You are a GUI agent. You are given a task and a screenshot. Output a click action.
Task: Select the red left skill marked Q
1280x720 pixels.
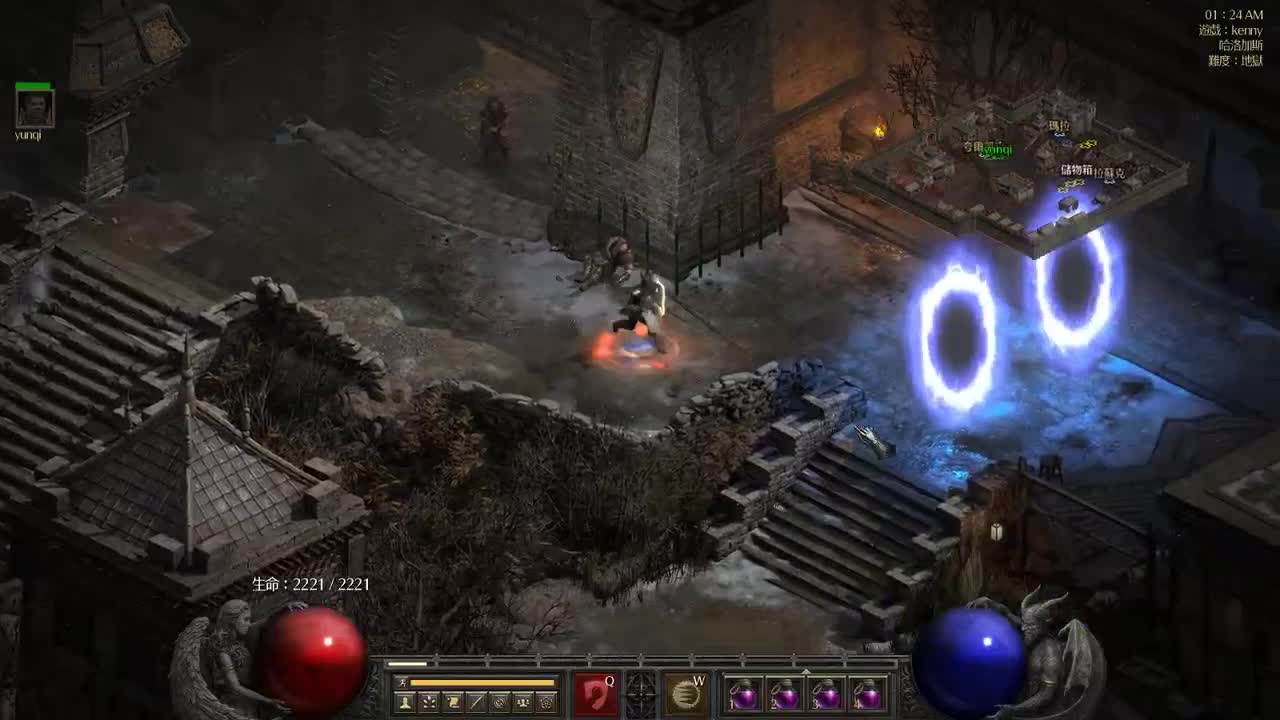(x=596, y=694)
